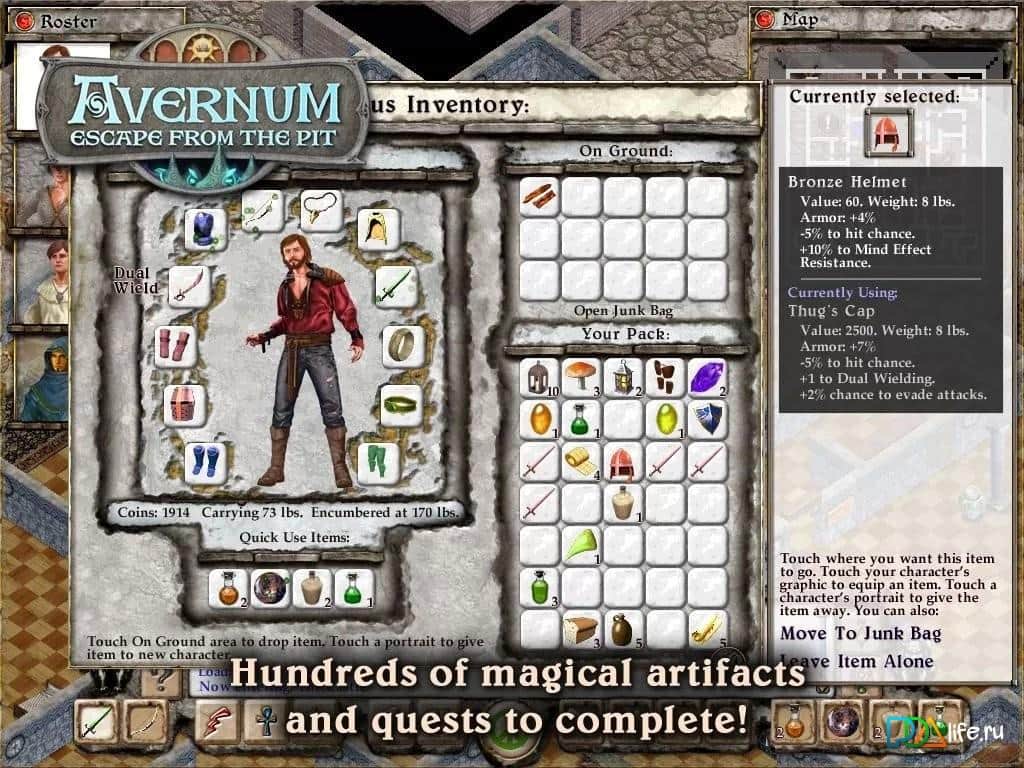Choose Leave Item Alone
Image resolution: width=1024 pixels, height=768 pixels.
click(856, 661)
